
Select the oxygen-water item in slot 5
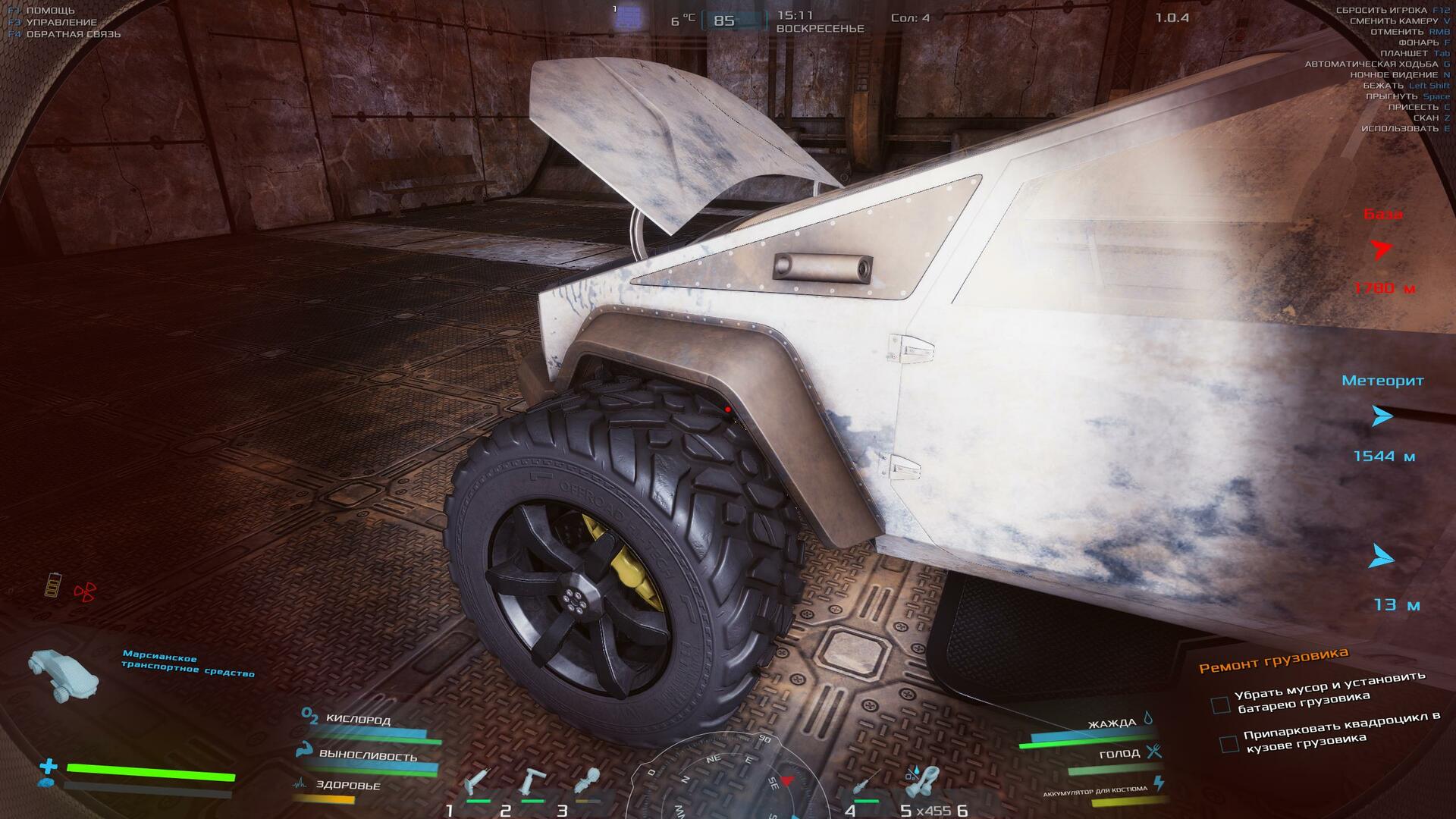coord(921,781)
